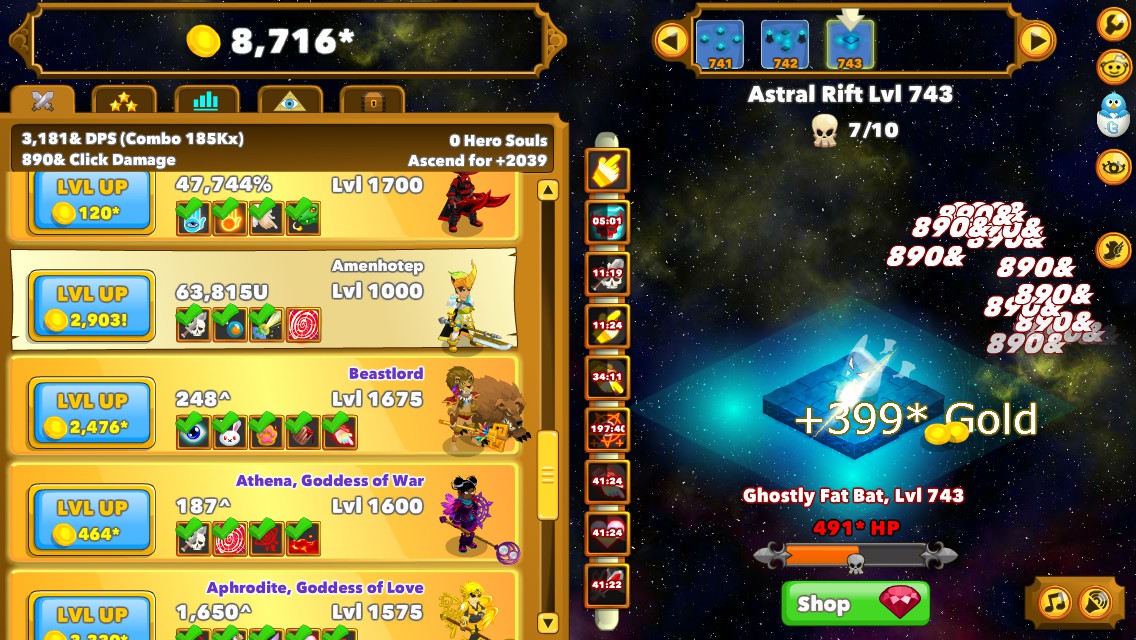Image resolution: width=1136 pixels, height=640 pixels.
Task: Toggle the sound effects speaker button
Action: pyautogui.click(x=1096, y=601)
